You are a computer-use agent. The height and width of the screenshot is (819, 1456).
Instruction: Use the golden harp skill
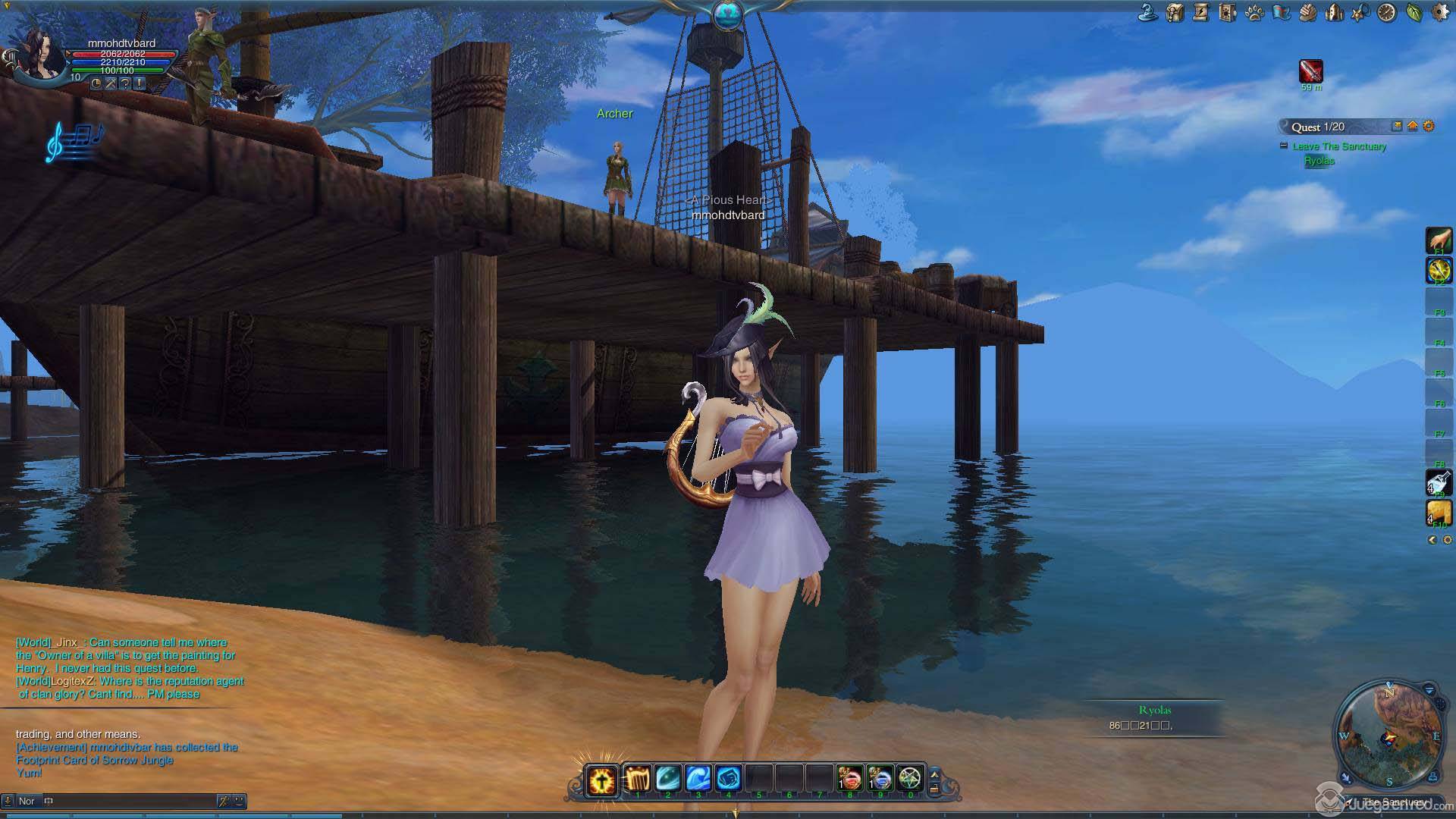(638, 778)
